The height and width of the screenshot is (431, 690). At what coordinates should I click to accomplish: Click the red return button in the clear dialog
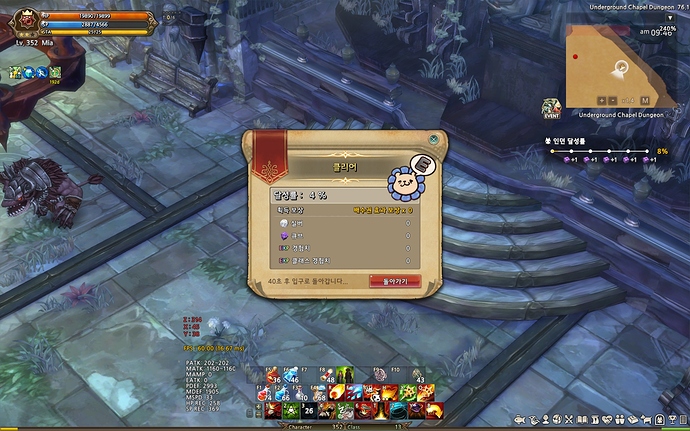click(x=395, y=281)
